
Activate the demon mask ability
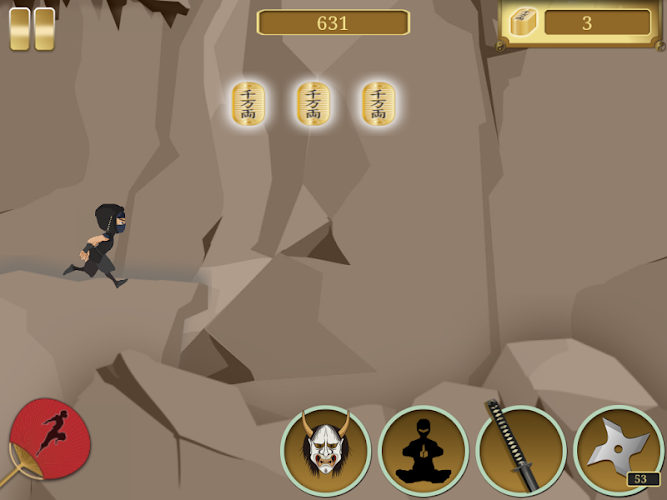click(x=325, y=450)
